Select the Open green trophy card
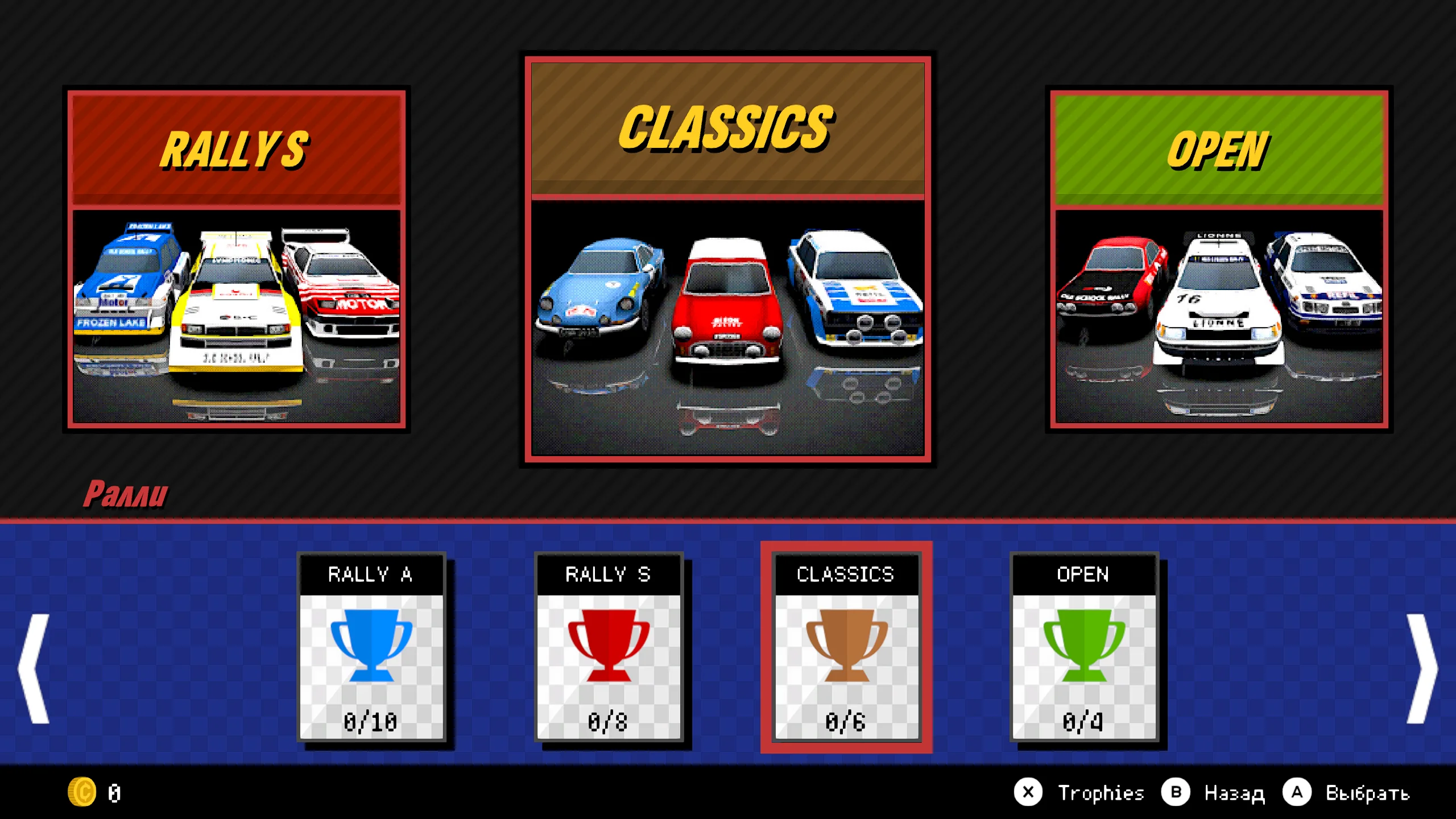 (x=1083, y=647)
